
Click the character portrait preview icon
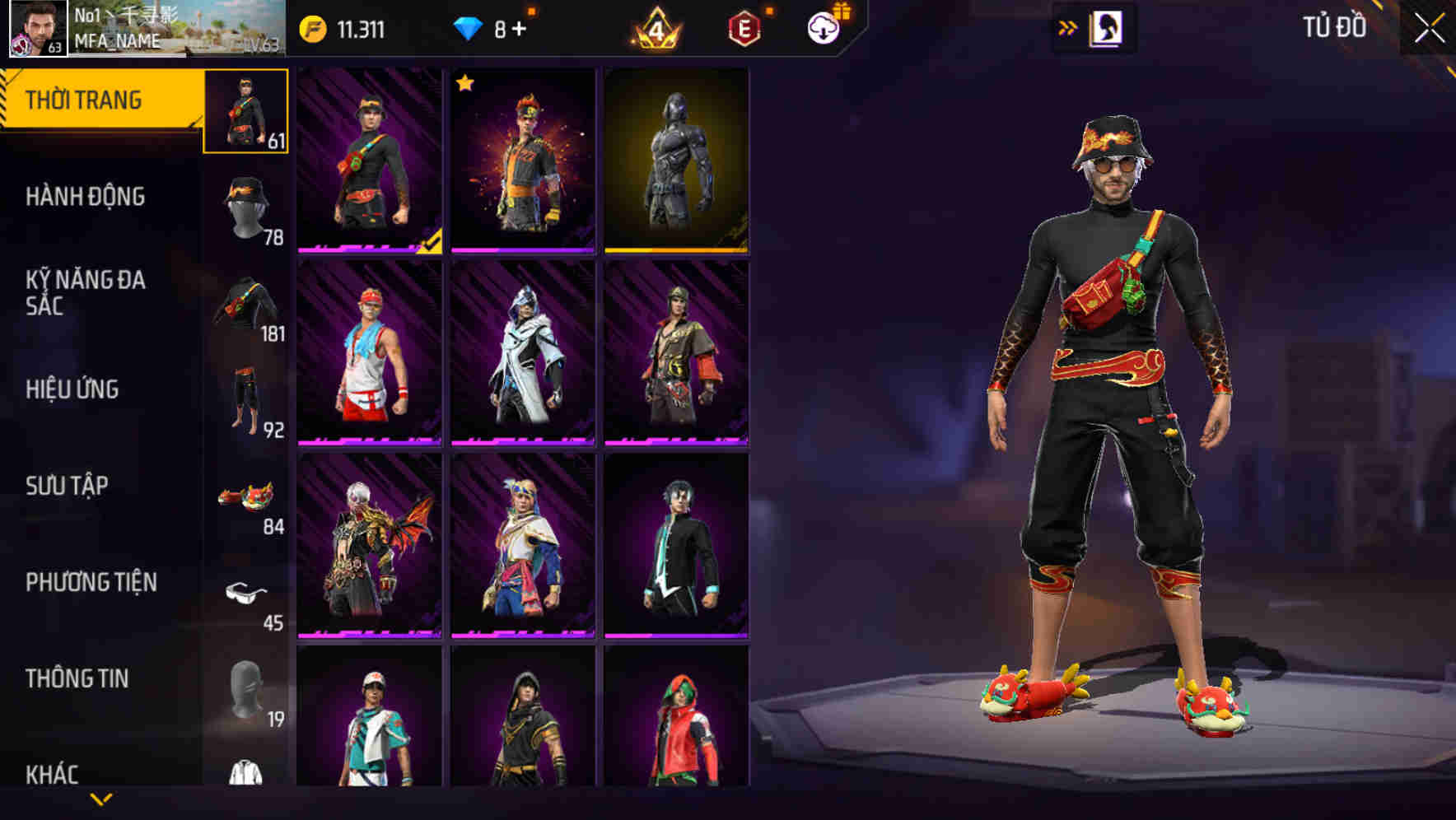[x=1106, y=27]
